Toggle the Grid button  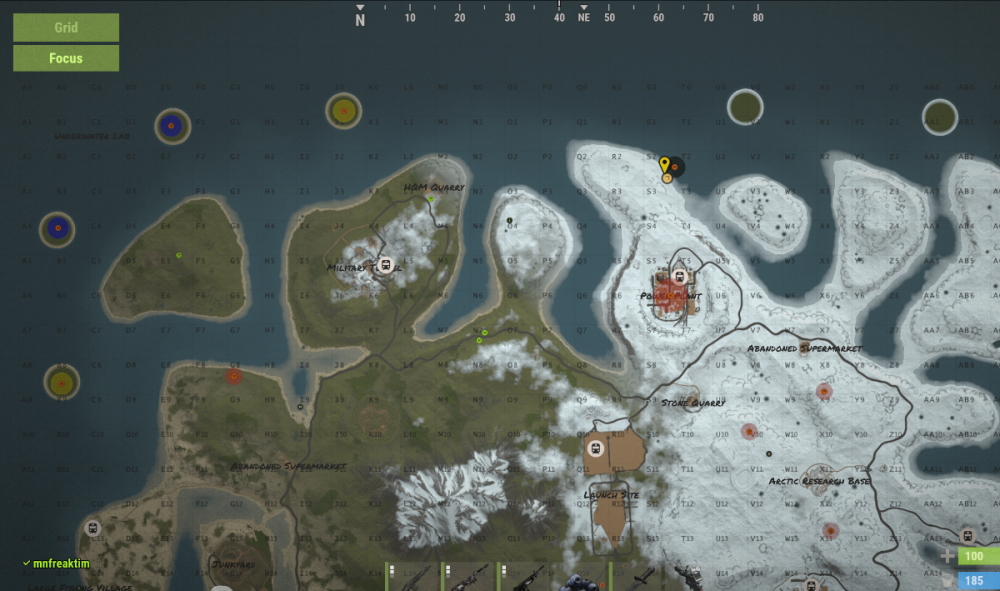[66, 27]
